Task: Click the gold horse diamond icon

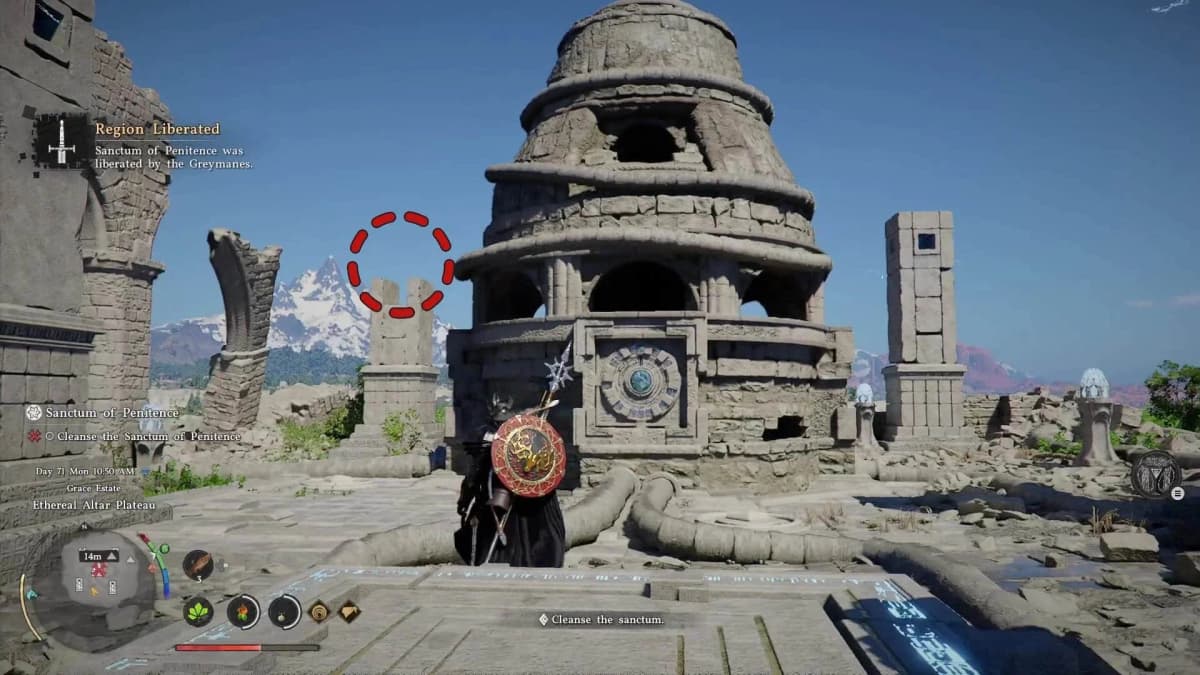Action: click(349, 611)
